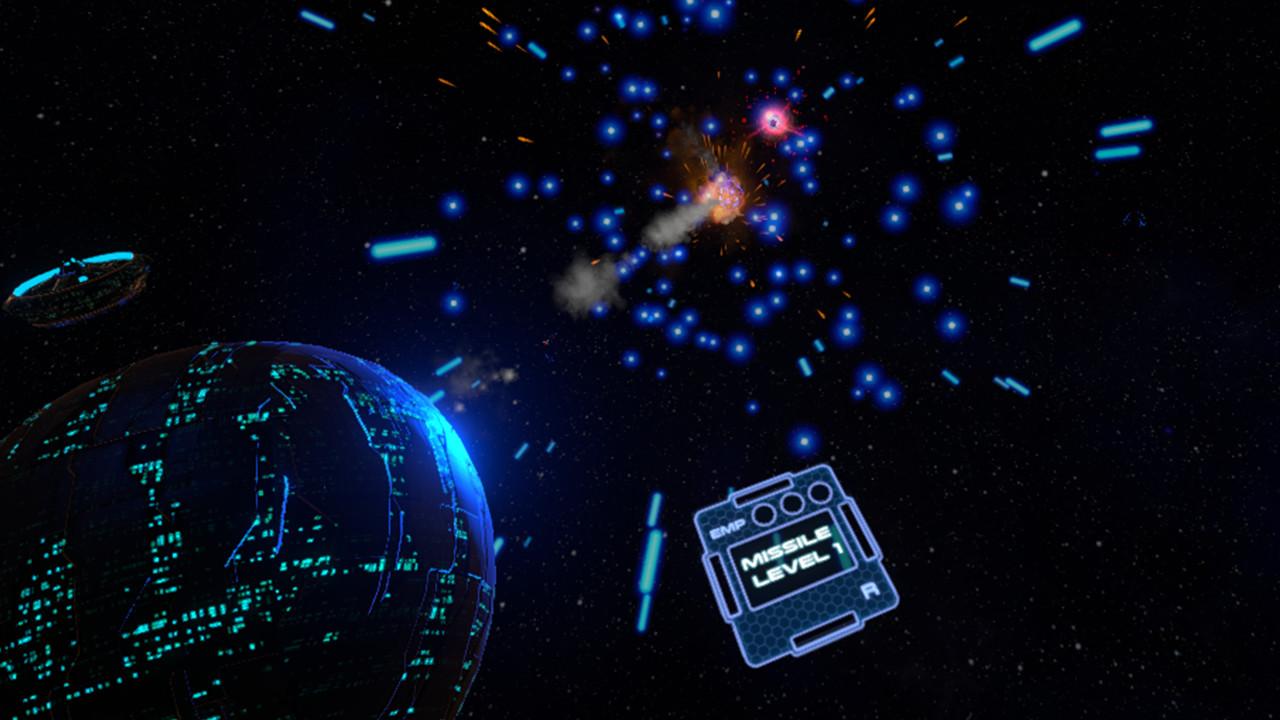1280x720 pixels.
Task: Toggle the top-left socket tab on the cartridge
Action: pos(762,489)
